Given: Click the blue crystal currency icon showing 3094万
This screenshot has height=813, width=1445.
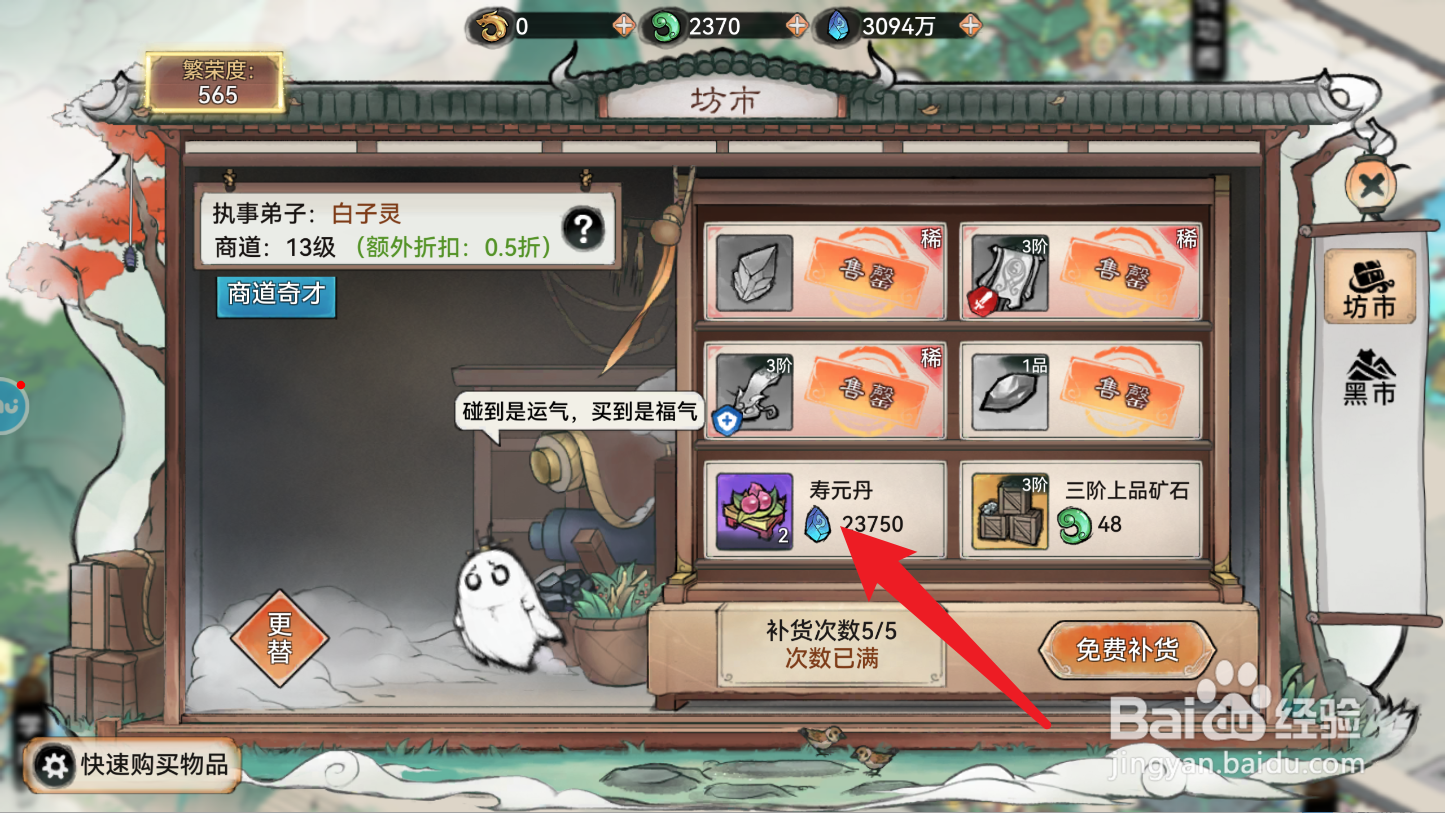Looking at the screenshot, I should (x=840, y=25).
